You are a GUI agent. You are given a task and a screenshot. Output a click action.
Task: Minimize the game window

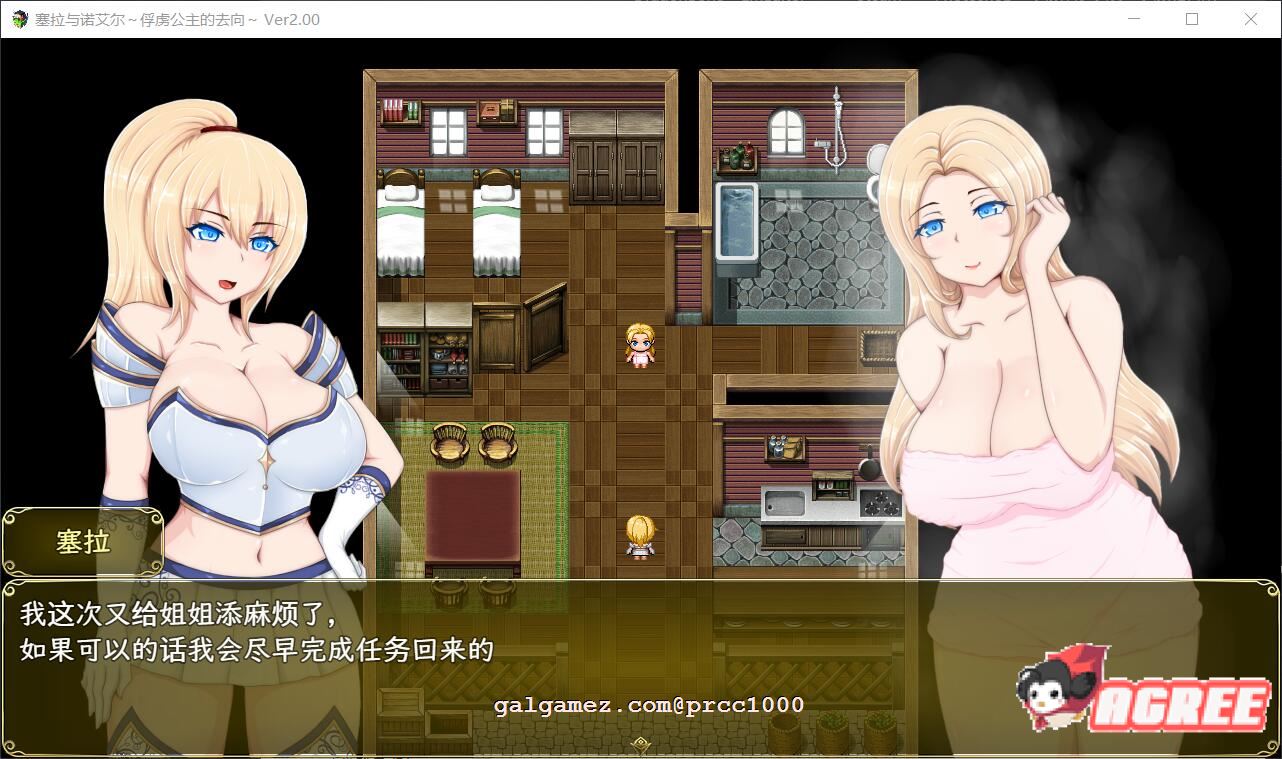(x=1134, y=20)
